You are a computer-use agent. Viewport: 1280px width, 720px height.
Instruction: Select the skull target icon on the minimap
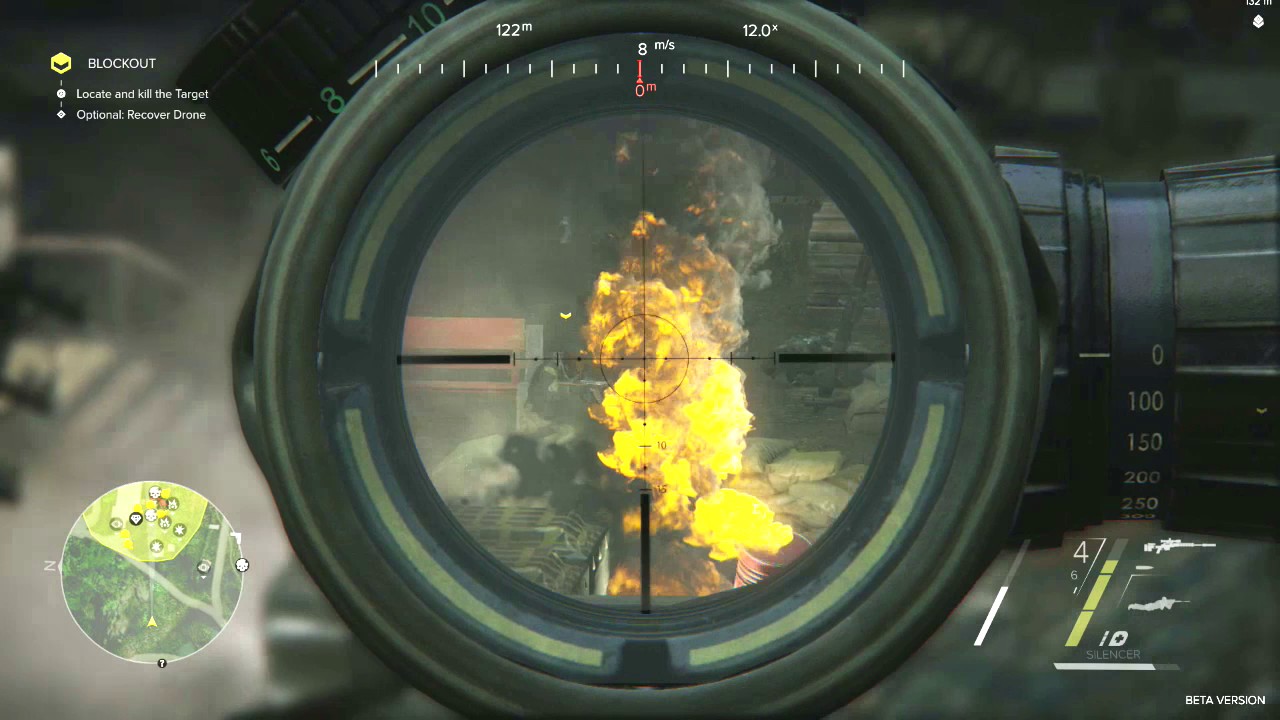coord(154,492)
